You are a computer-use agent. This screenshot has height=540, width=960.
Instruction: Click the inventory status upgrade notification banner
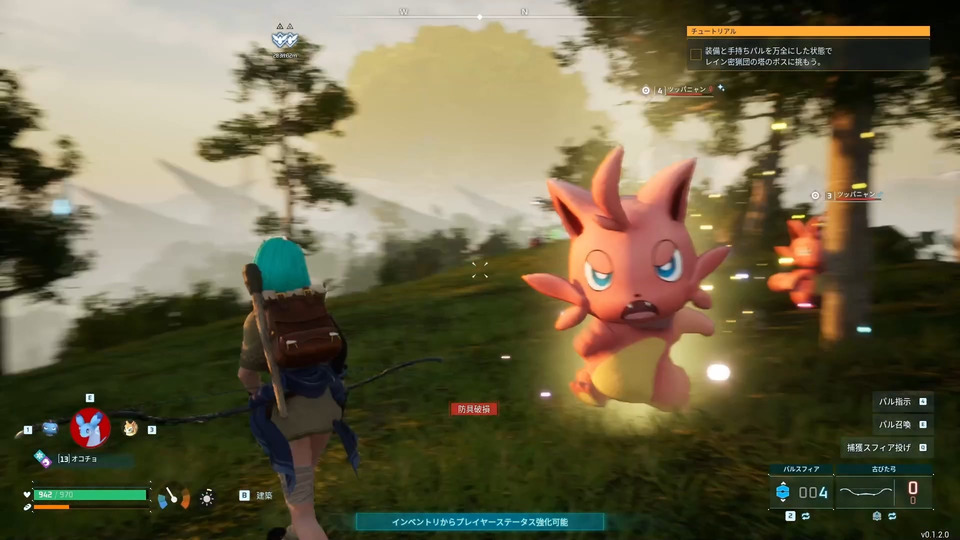point(480,522)
